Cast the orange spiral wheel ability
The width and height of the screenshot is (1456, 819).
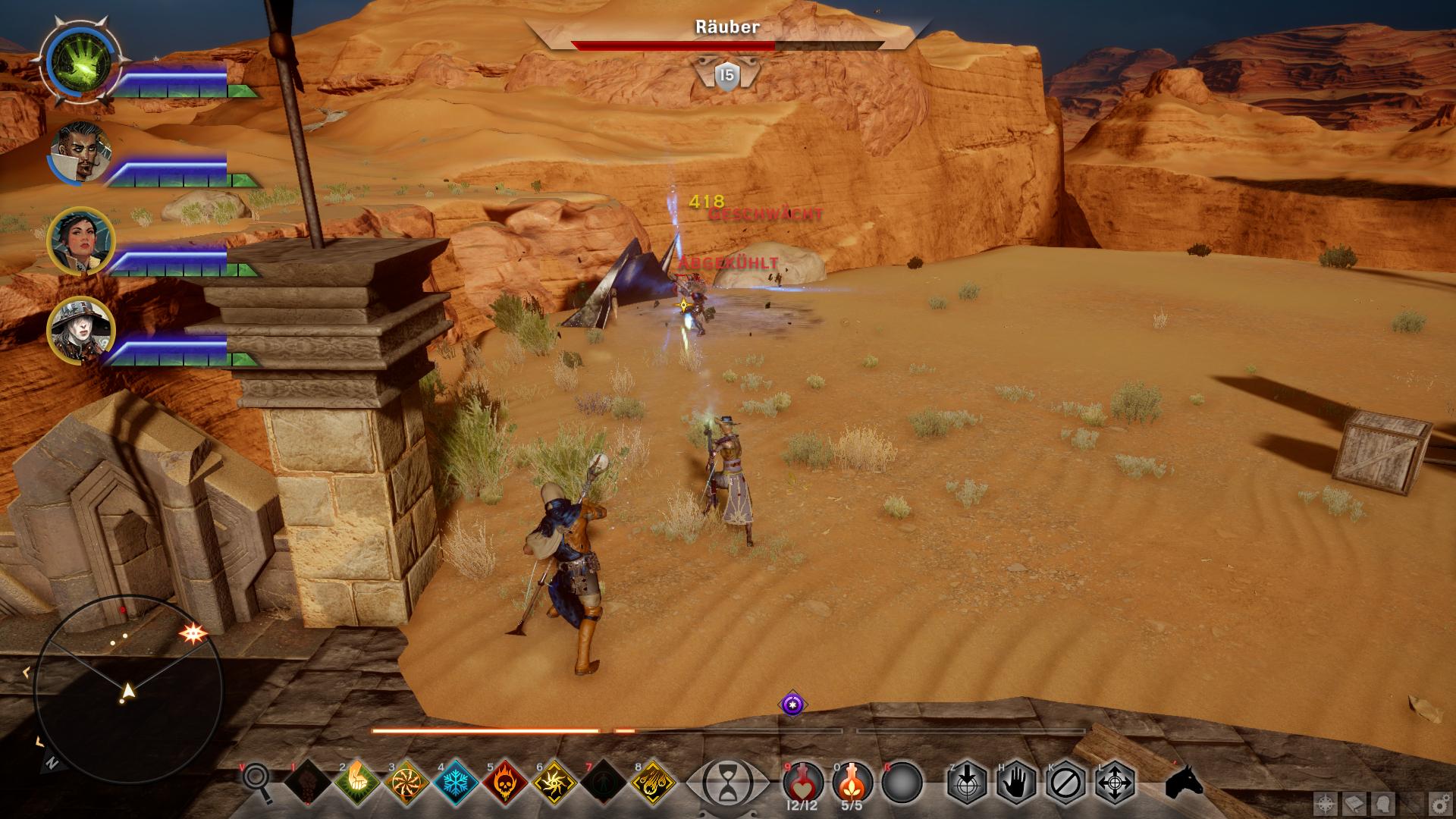[406, 781]
